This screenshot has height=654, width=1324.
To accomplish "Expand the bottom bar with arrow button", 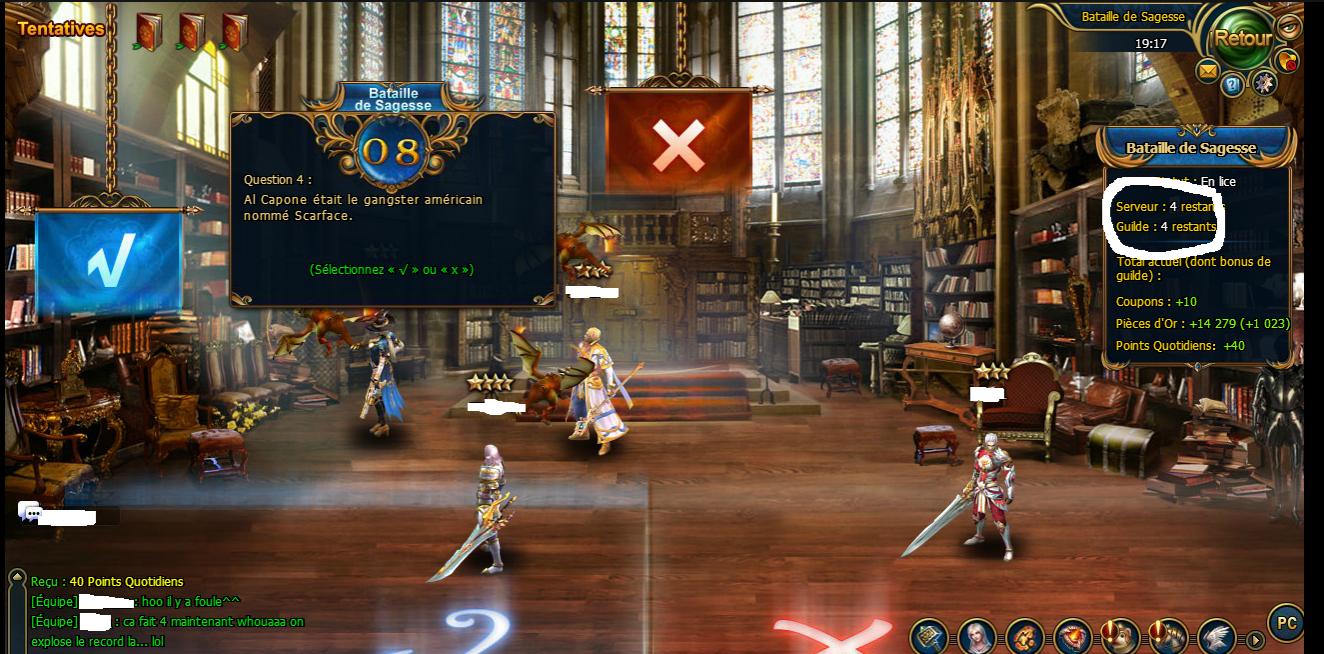I will tap(1255, 639).
